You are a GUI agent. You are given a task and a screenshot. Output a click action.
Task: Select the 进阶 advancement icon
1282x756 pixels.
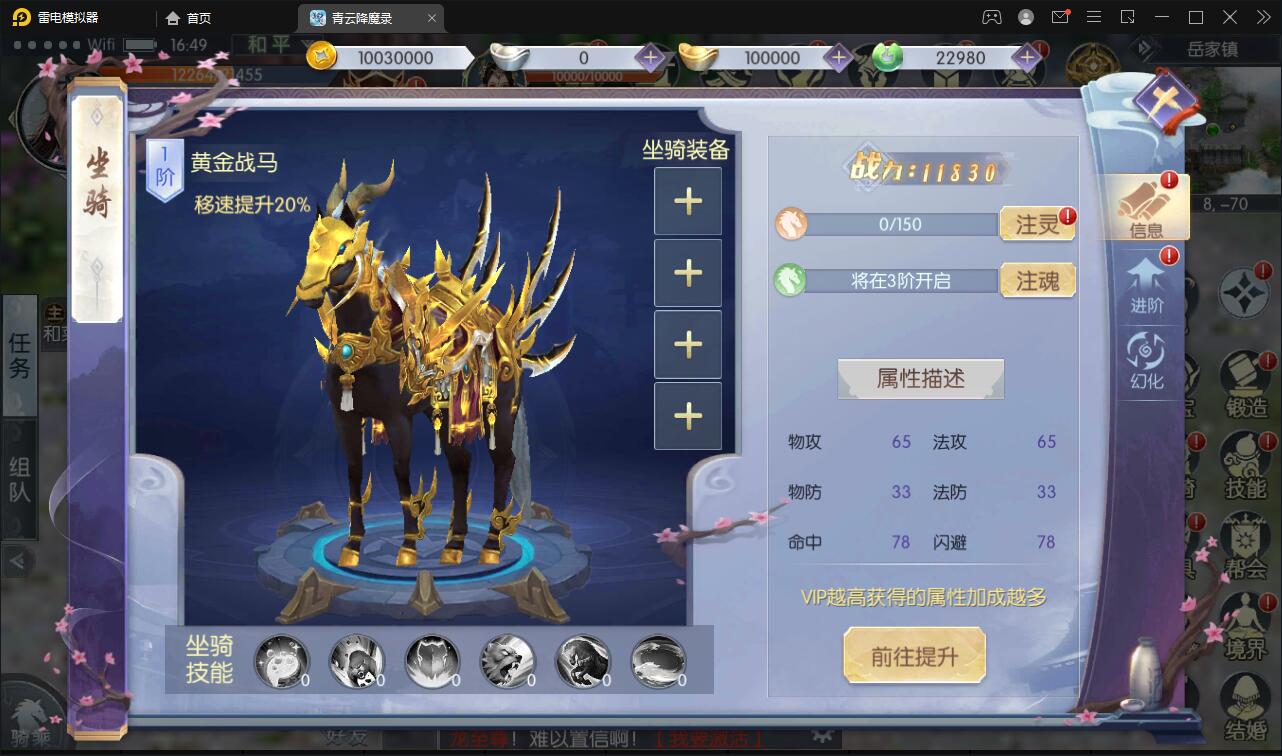pyautogui.click(x=1146, y=288)
